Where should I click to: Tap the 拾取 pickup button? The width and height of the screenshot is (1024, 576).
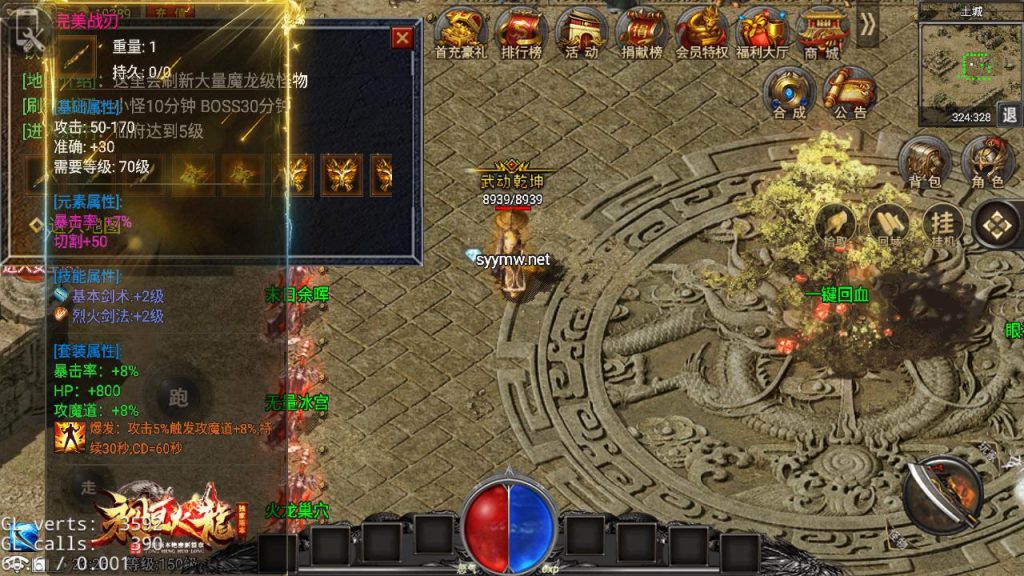coord(832,224)
